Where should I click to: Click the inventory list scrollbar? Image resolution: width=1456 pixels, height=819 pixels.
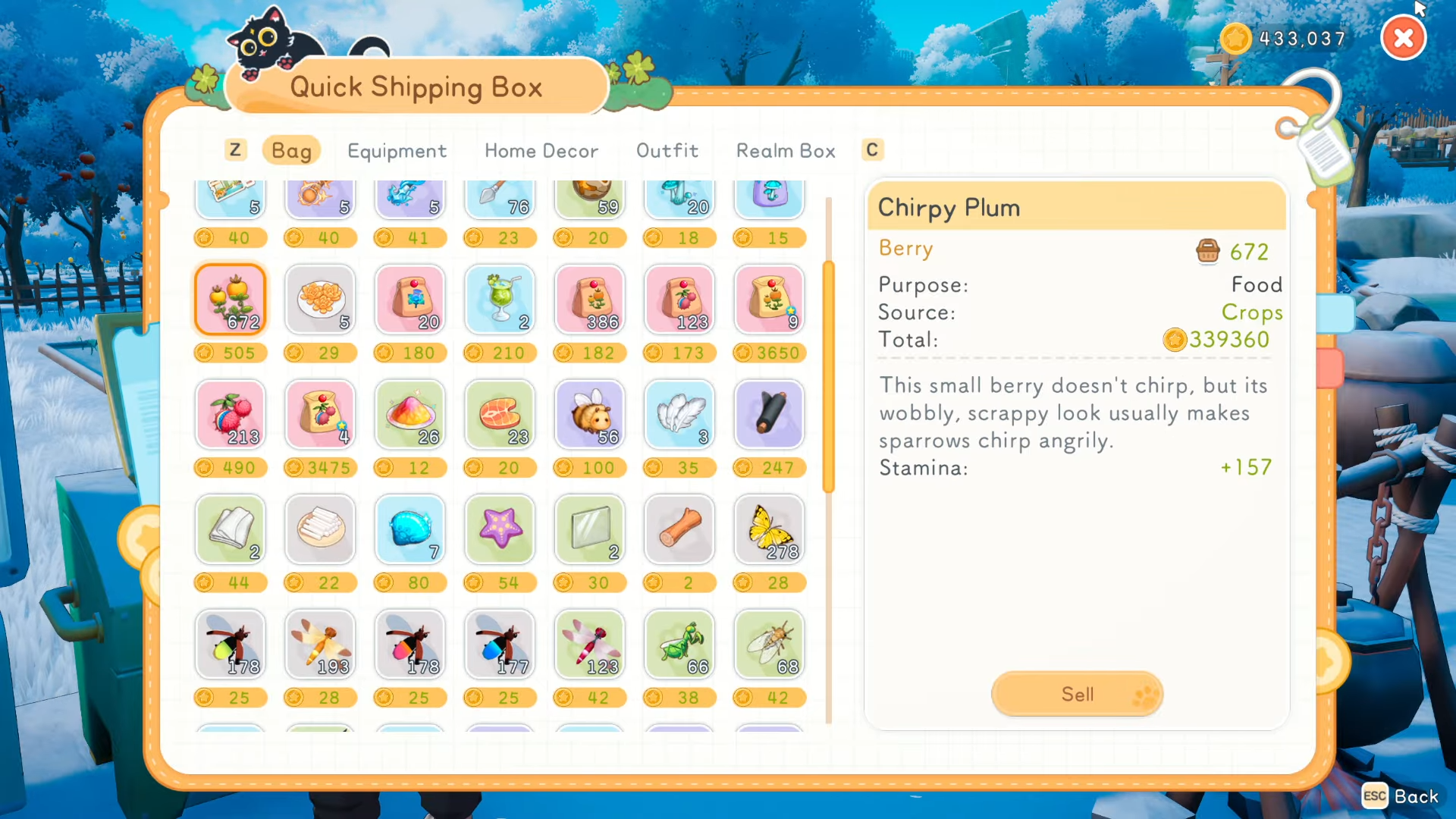coord(828,377)
